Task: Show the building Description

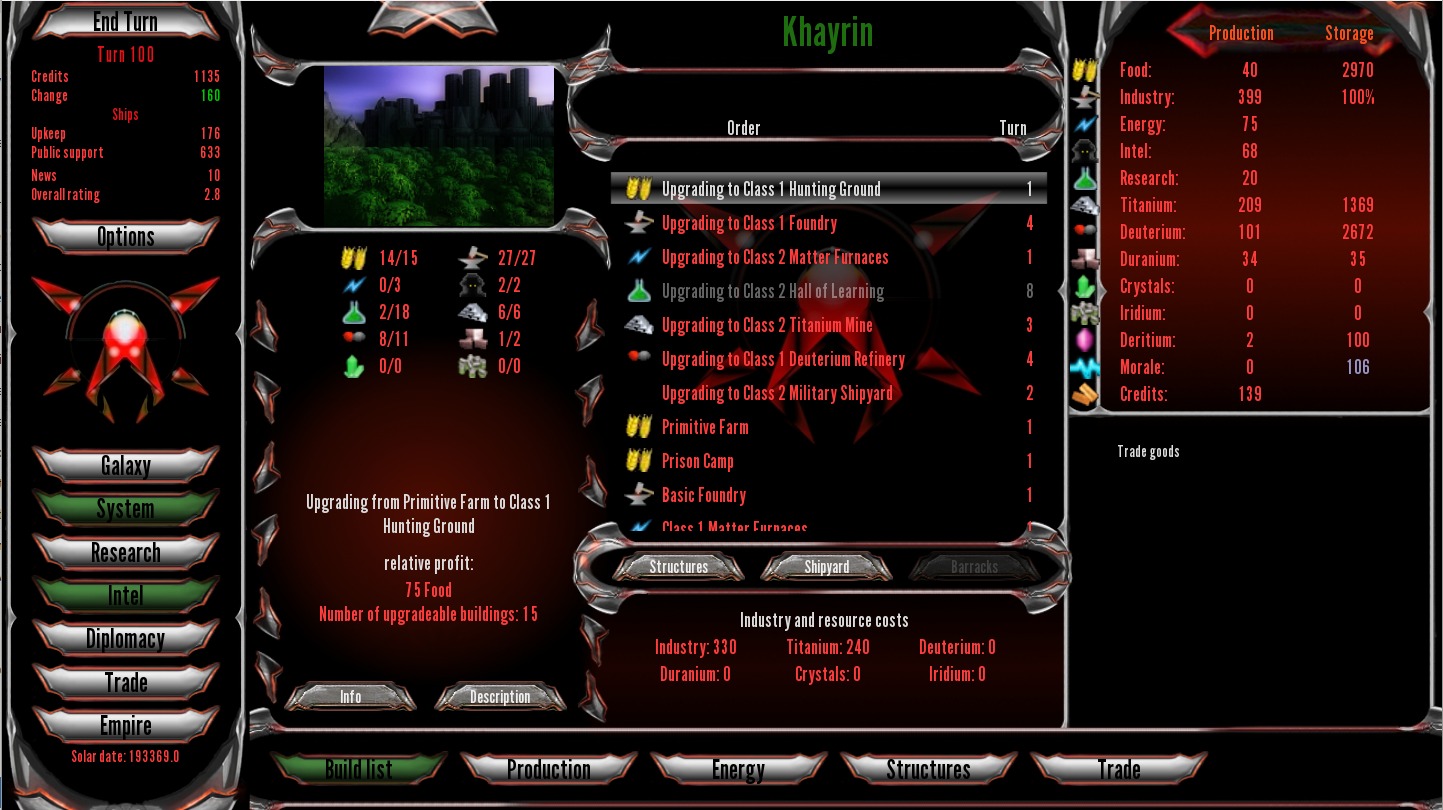Action: coord(500,697)
